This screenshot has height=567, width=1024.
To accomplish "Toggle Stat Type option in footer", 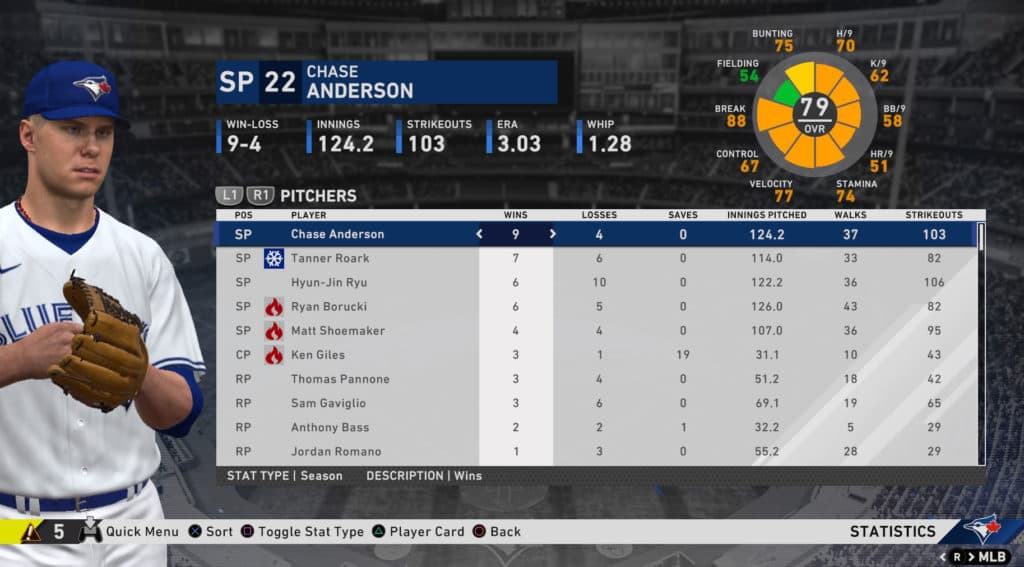I will [x=310, y=532].
